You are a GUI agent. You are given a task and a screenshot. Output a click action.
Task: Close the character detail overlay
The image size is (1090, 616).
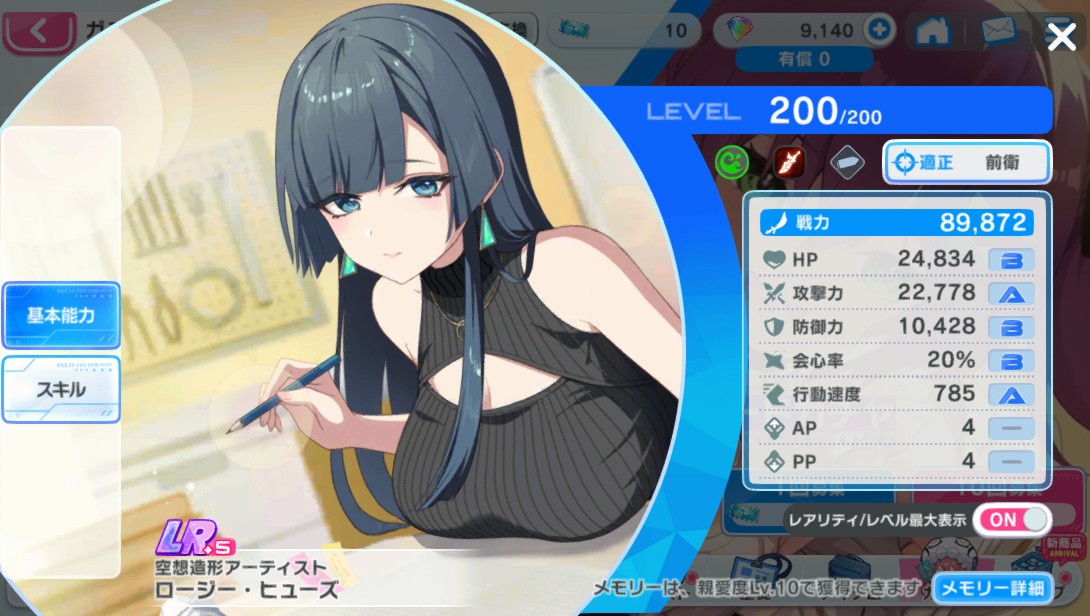(x=1060, y=38)
